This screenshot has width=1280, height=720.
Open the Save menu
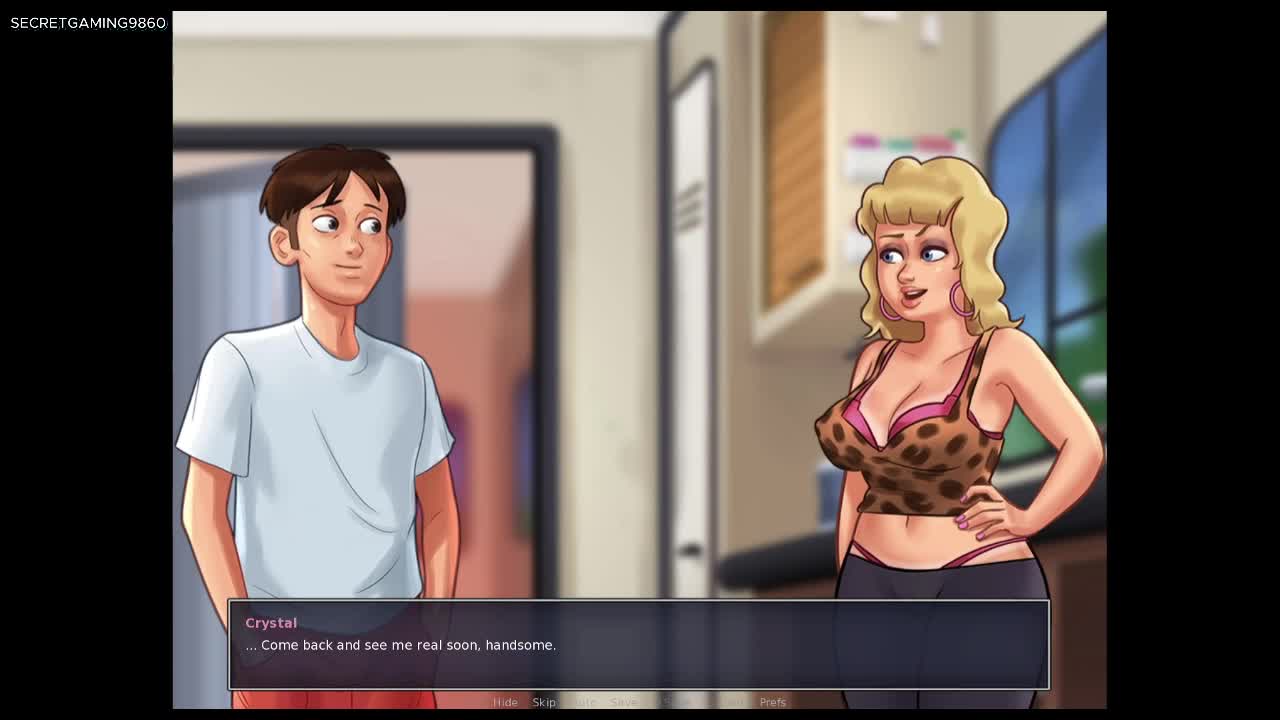(x=623, y=702)
